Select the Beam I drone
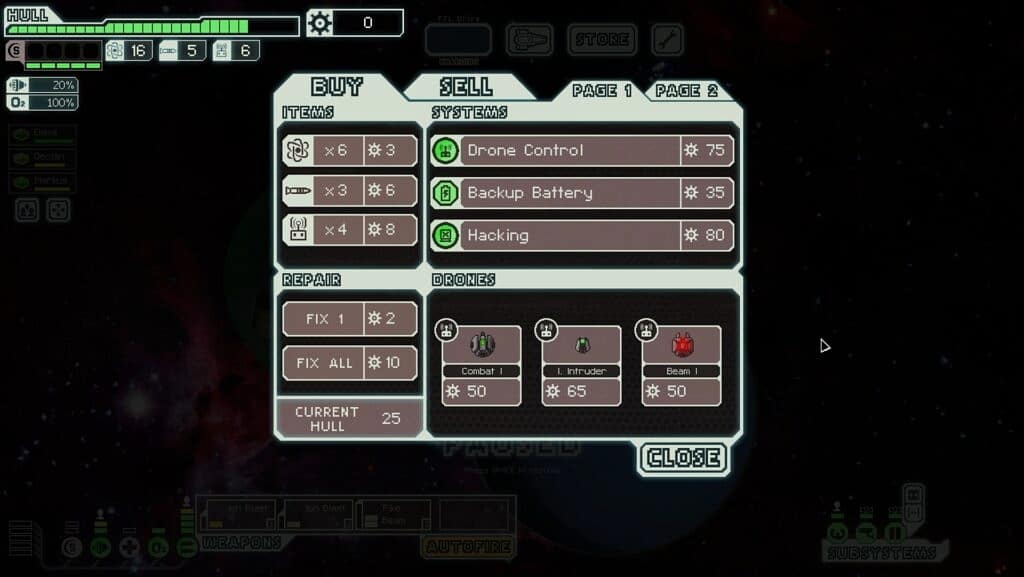The image size is (1024, 577). click(682, 365)
